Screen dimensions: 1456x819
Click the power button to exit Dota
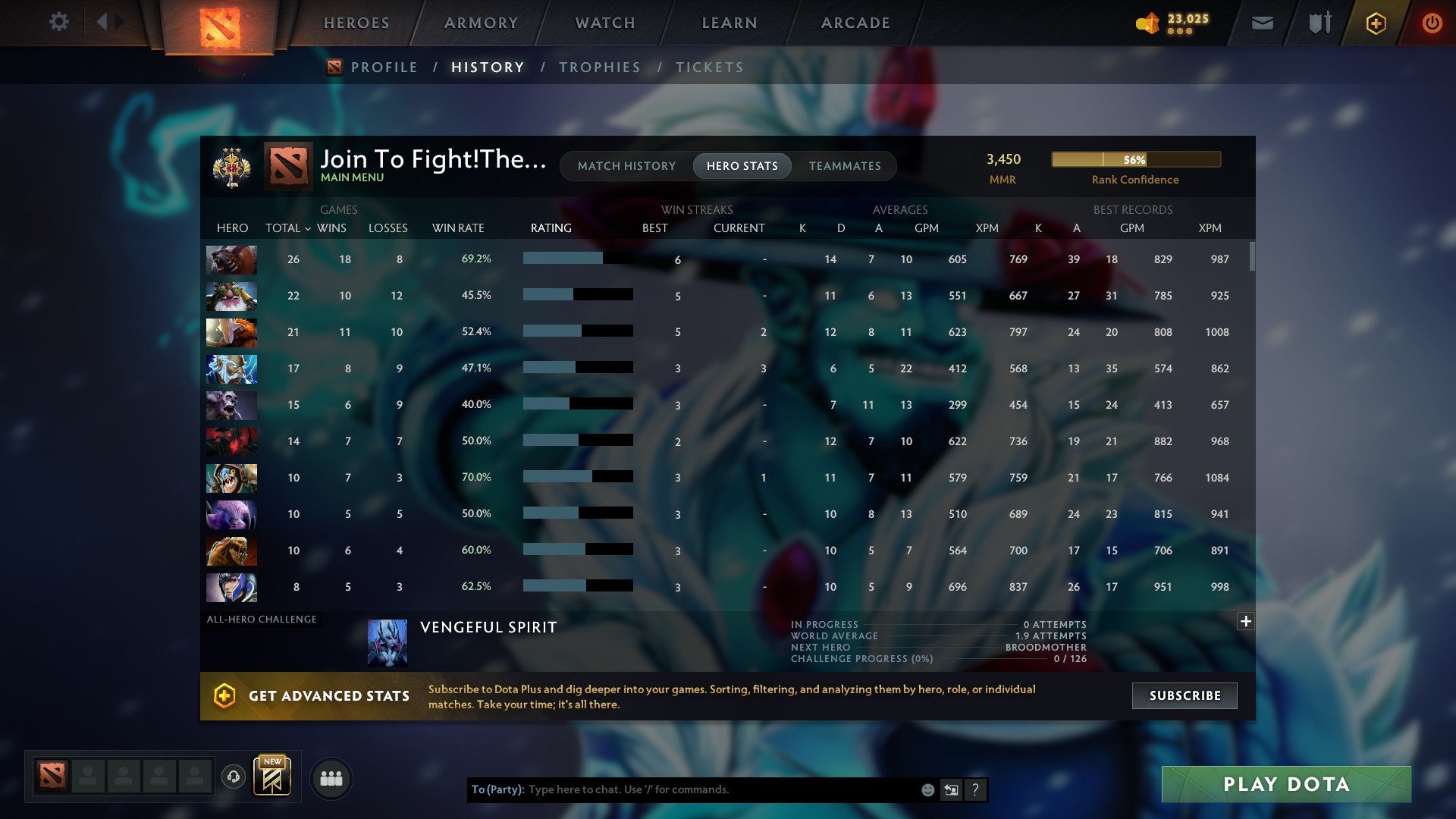click(1432, 23)
